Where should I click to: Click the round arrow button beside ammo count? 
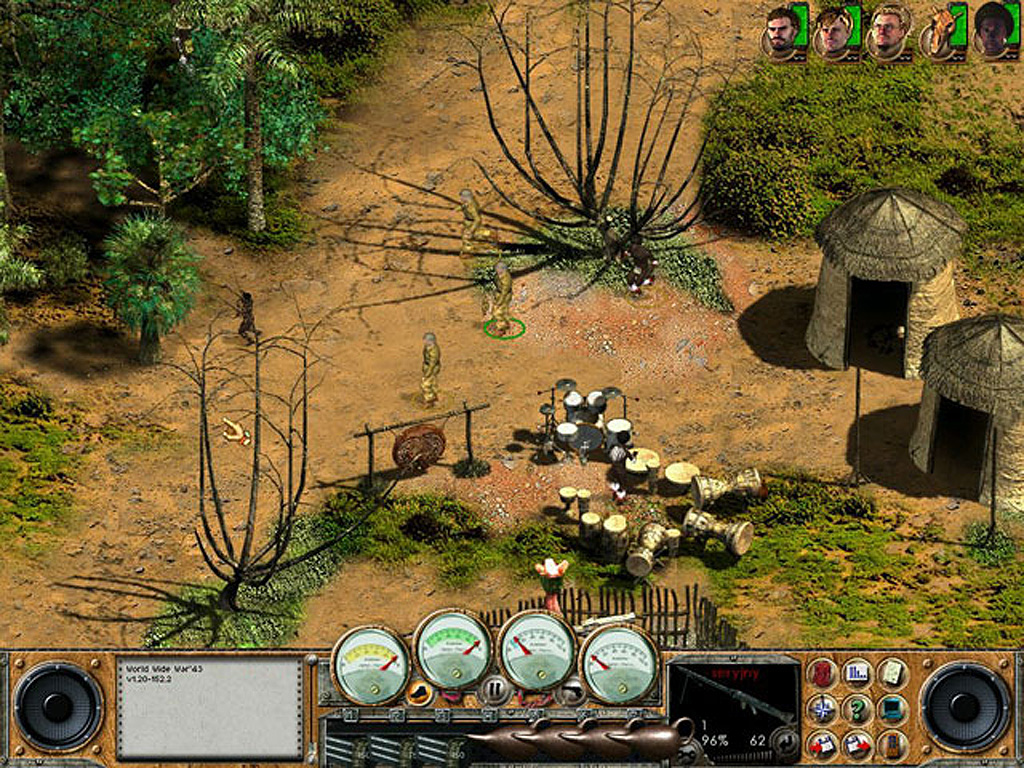(787, 742)
